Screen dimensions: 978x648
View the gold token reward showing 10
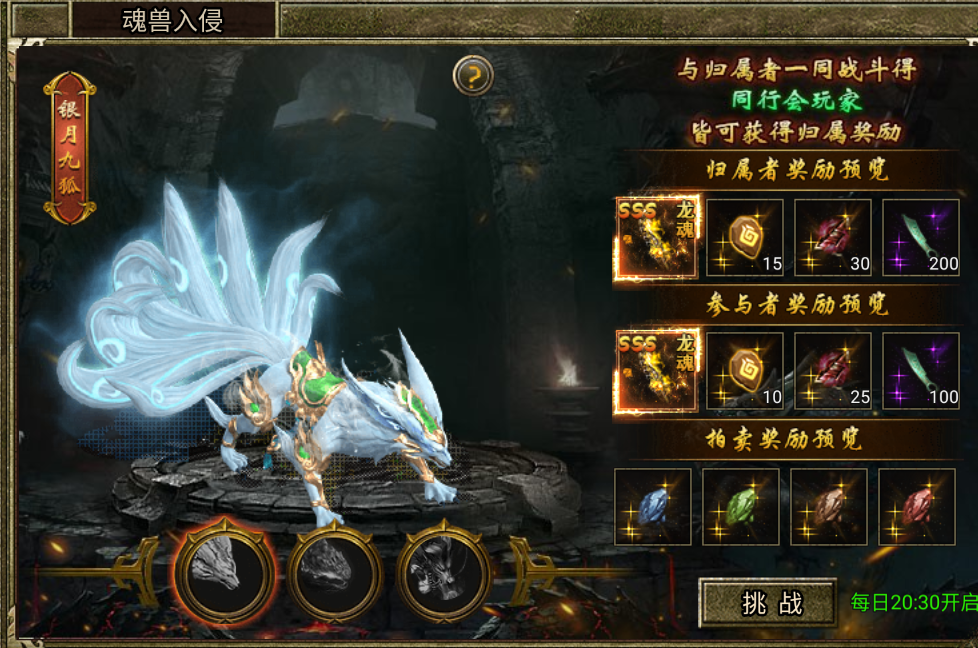pyautogui.click(x=745, y=371)
